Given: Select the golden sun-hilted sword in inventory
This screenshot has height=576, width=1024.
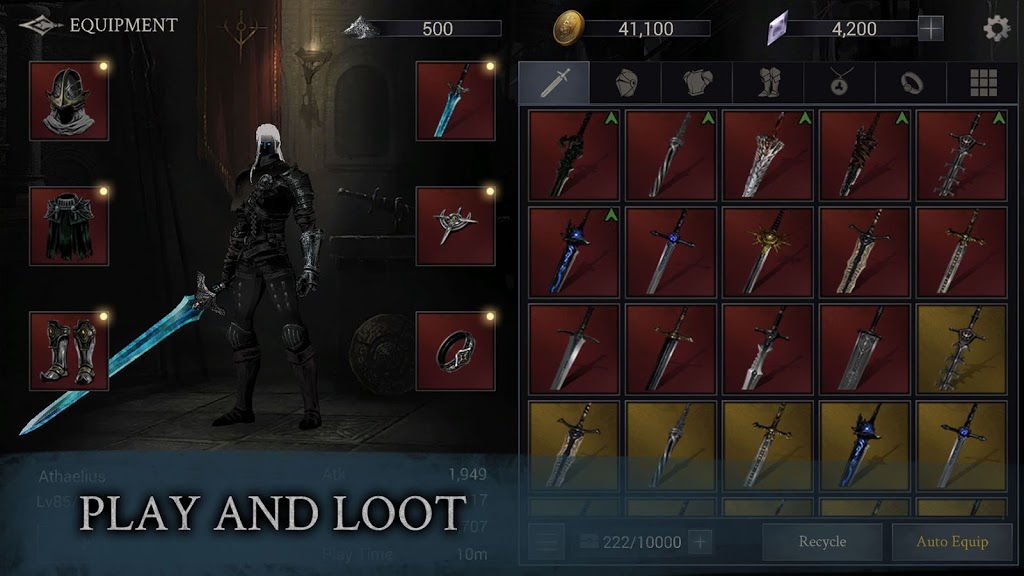Looking at the screenshot, I should tap(768, 252).
